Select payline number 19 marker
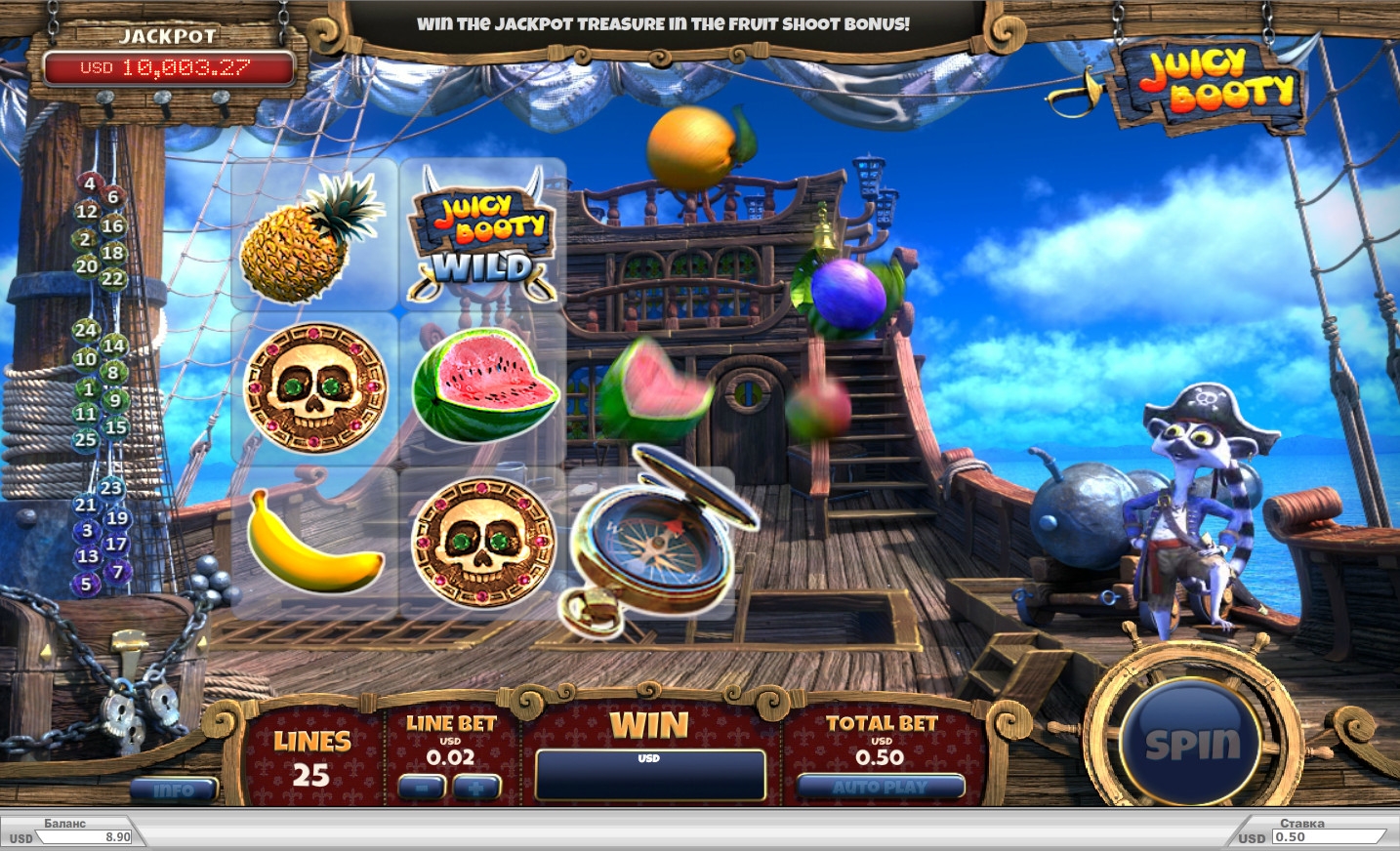 (117, 518)
